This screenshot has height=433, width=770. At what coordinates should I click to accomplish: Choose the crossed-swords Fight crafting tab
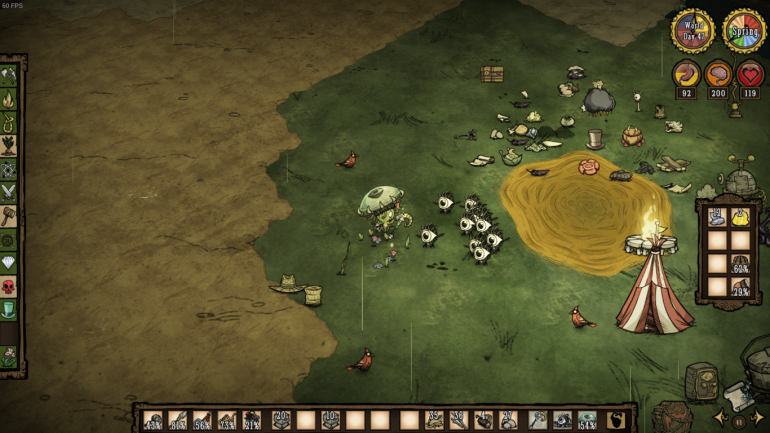(9, 192)
